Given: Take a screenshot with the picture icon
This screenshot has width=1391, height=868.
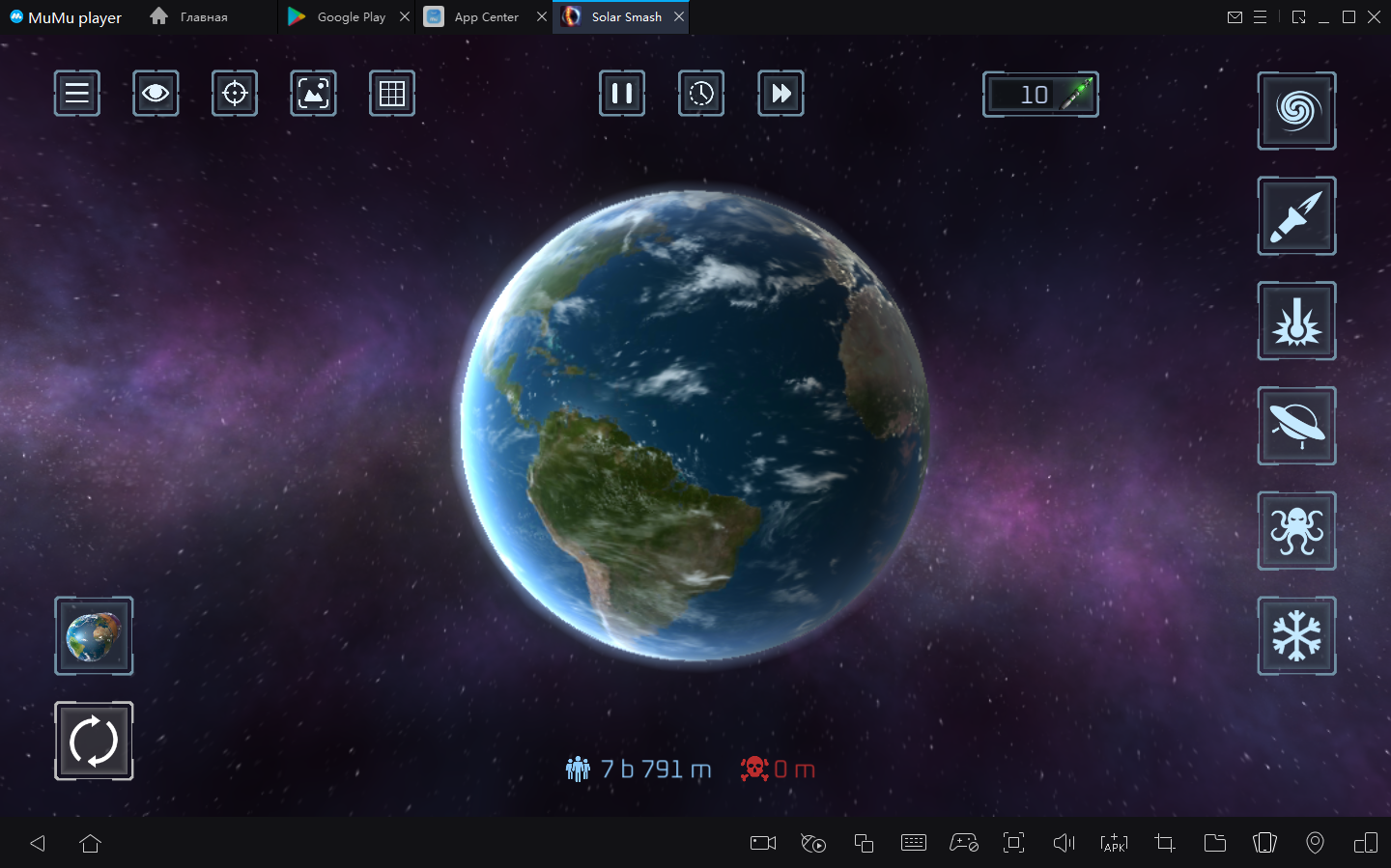Looking at the screenshot, I should pyautogui.click(x=313, y=94).
